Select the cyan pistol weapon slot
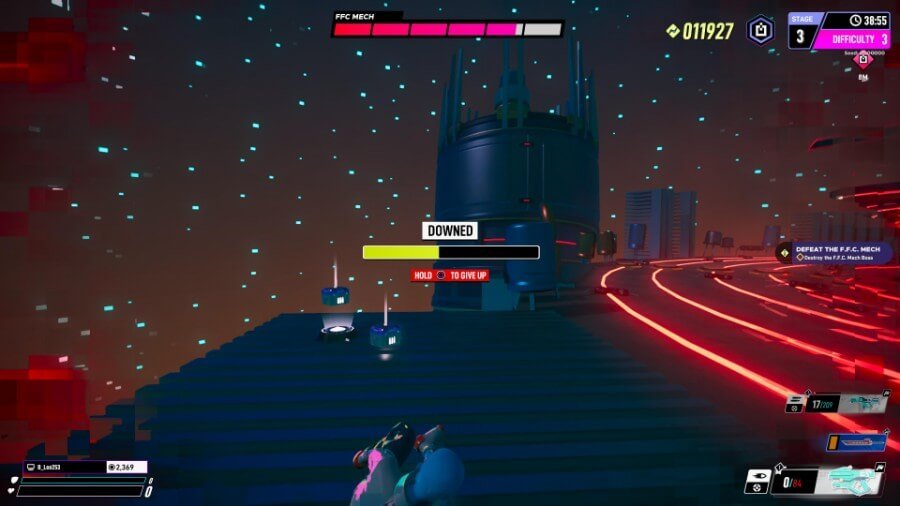This screenshot has width=900, height=506. (x=852, y=483)
